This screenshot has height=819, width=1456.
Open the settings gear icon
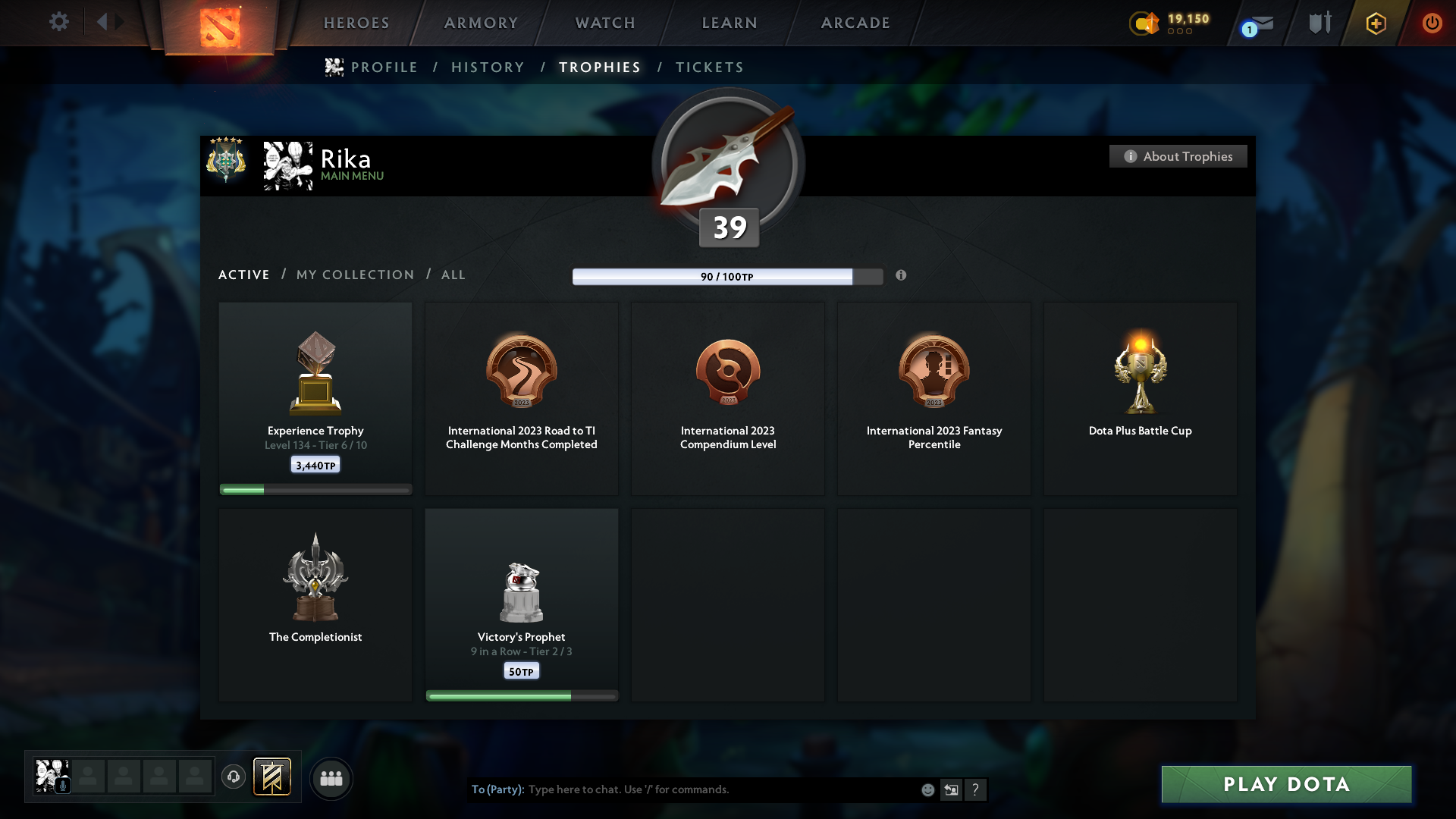click(59, 22)
